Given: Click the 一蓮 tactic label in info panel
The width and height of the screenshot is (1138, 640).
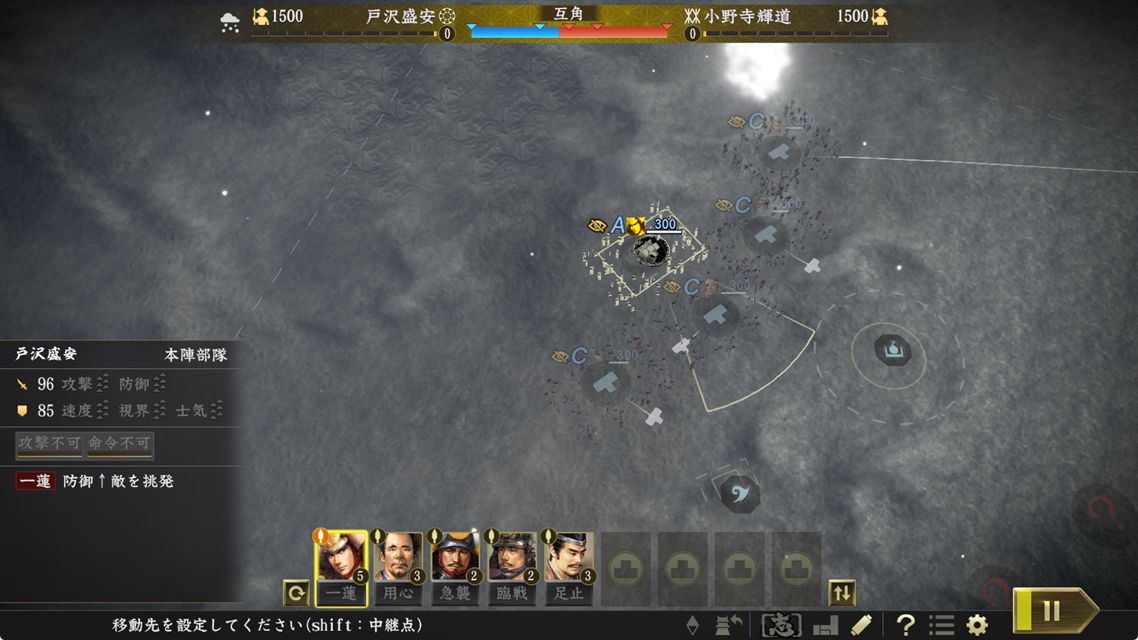Looking at the screenshot, I should 35,481.
